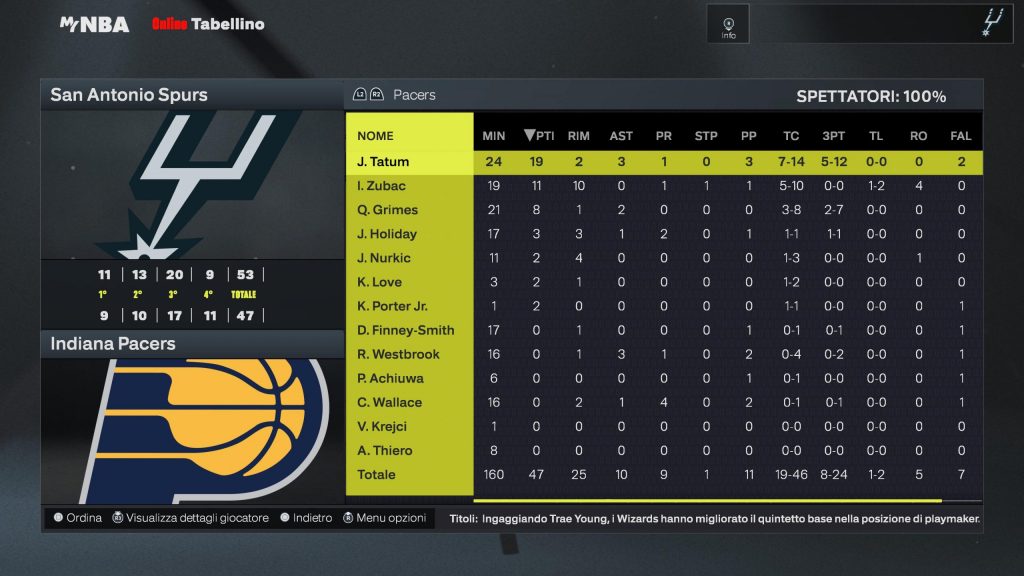Select J. Tatum's stat row
This screenshot has width=1024, height=576.
(x=383, y=162)
